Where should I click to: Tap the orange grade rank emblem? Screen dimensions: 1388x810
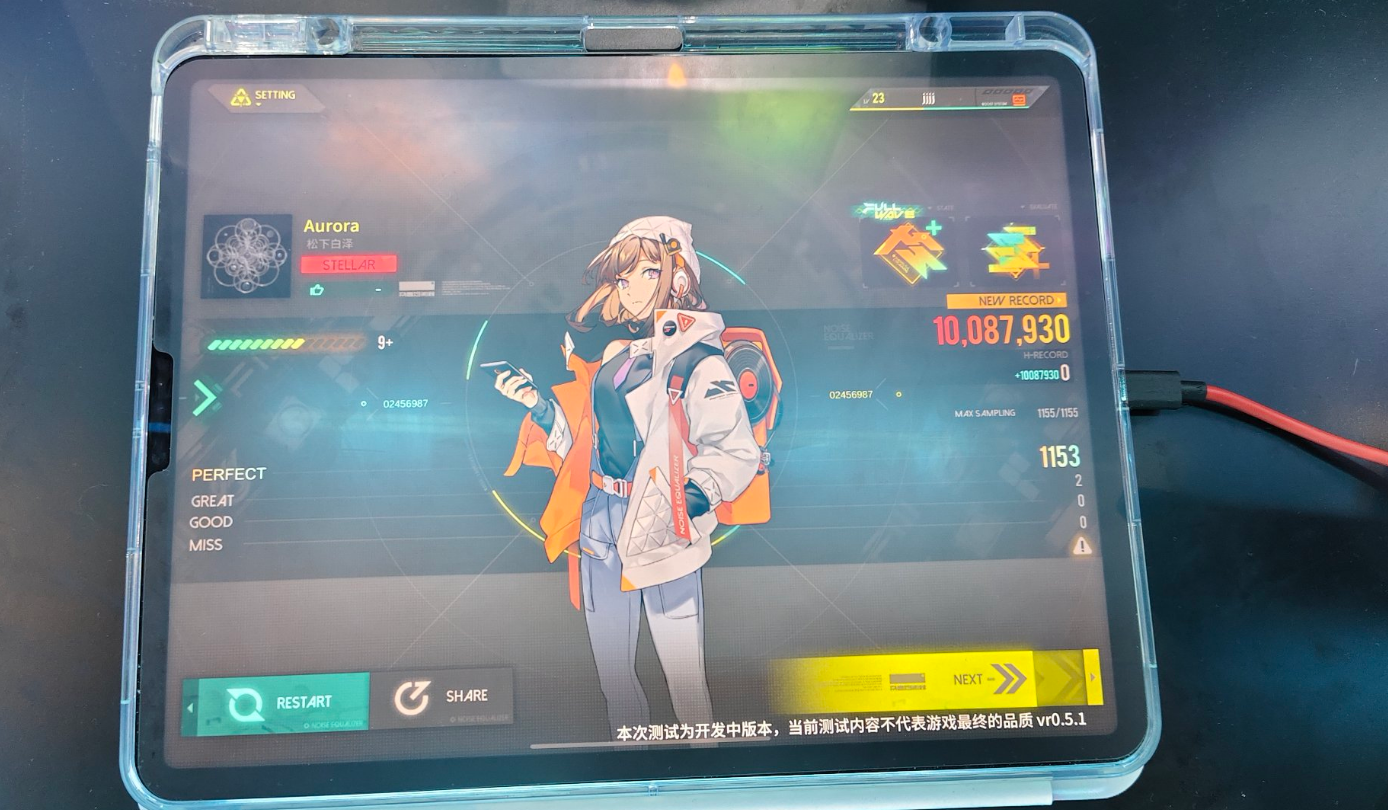pyautogui.click(x=910, y=255)
